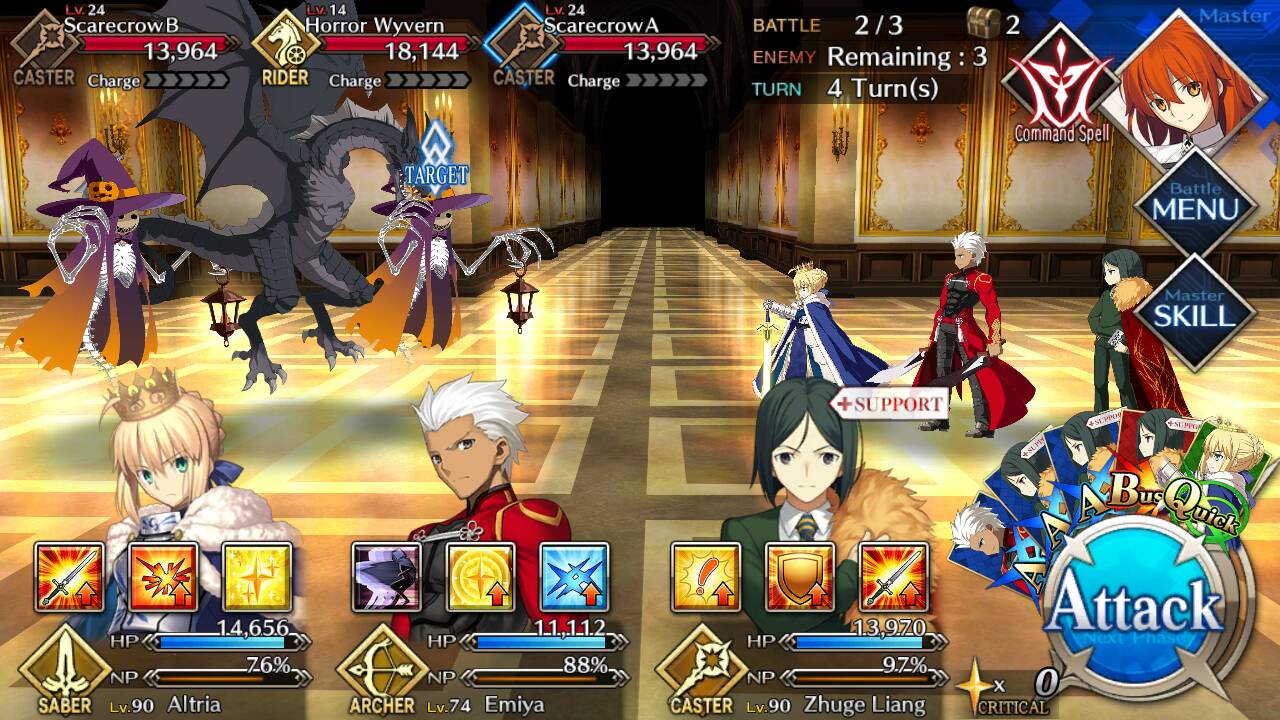This screenshot has width=1280, height=720.
Task: Activate Altria's third sparkle skill
Action: 257,577
